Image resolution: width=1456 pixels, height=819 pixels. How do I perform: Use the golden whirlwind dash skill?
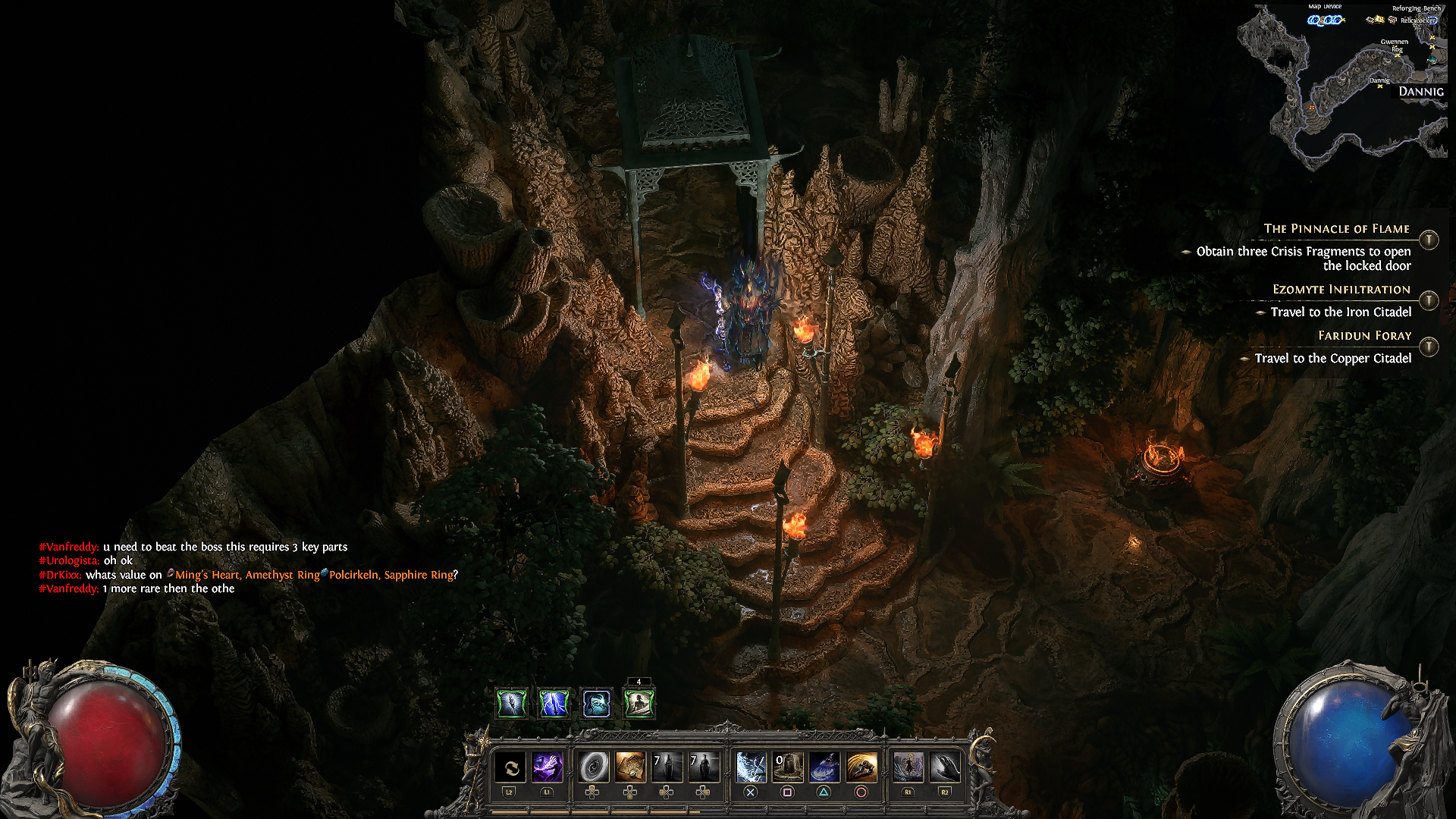(861, 767)
